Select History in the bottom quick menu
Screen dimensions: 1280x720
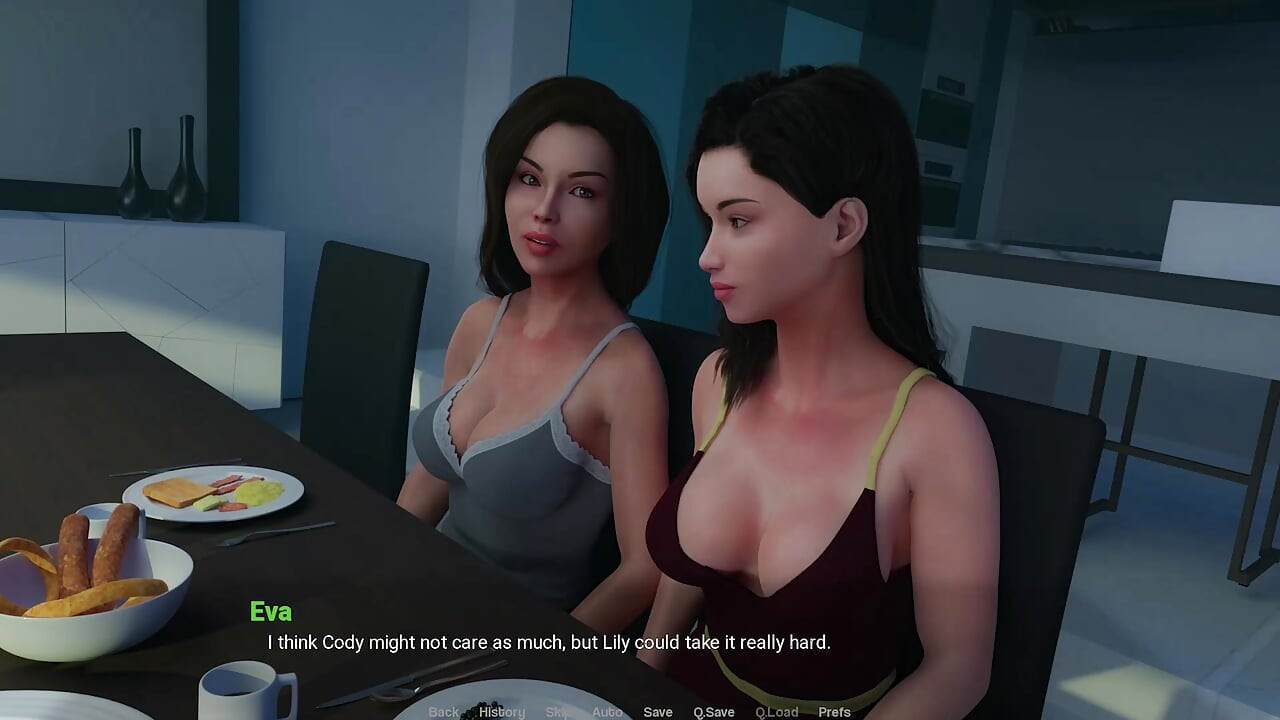pos(501,711)
